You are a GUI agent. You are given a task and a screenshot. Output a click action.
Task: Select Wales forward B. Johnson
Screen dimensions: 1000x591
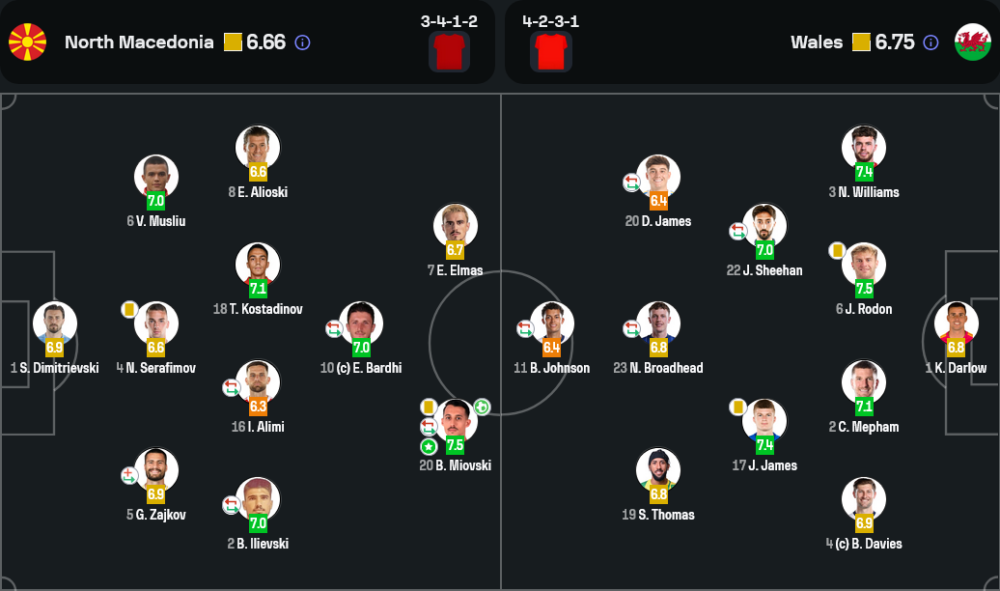point(552,325)
